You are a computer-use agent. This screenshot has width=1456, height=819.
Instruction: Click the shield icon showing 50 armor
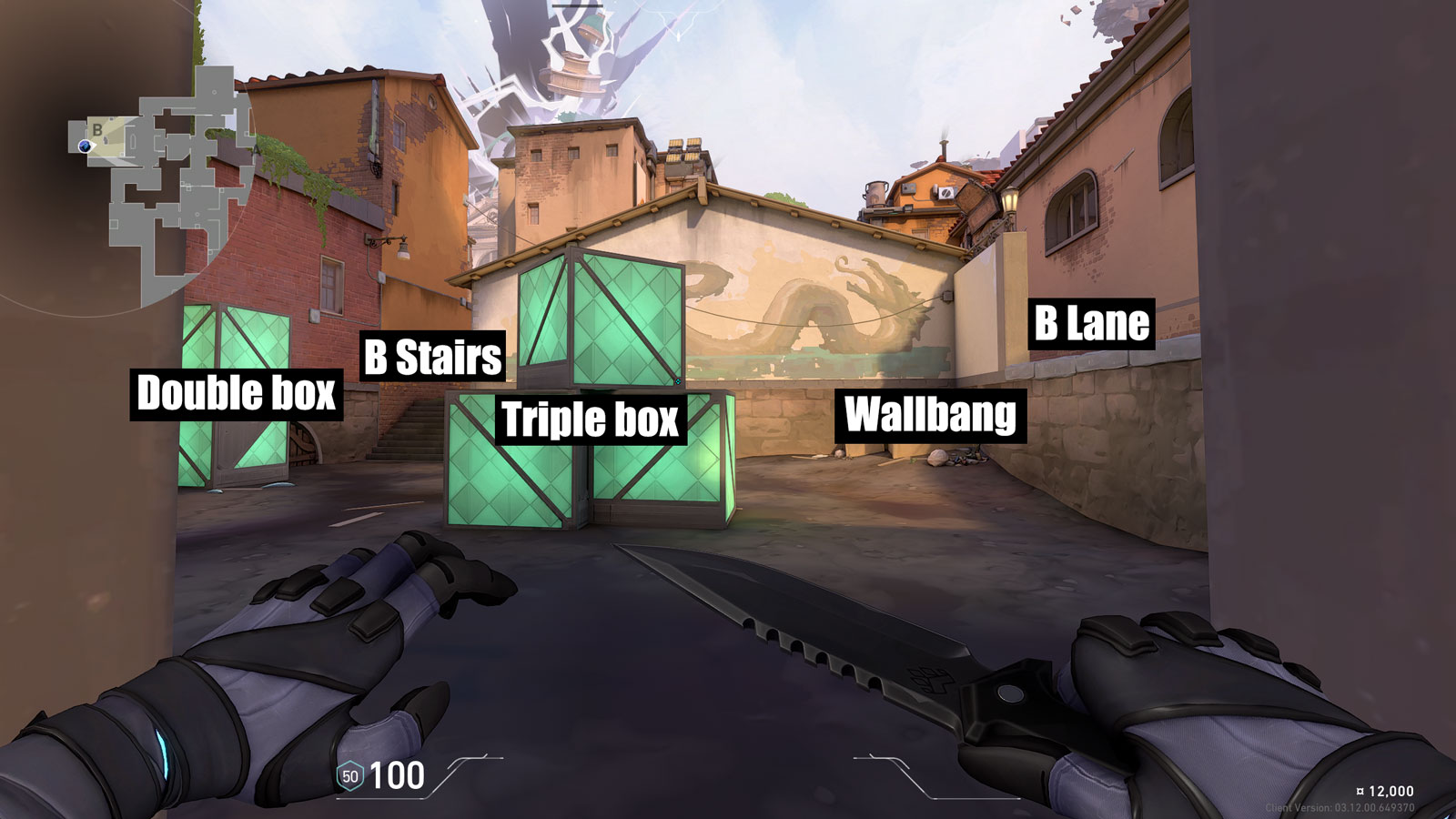click(x=349, y=775)
